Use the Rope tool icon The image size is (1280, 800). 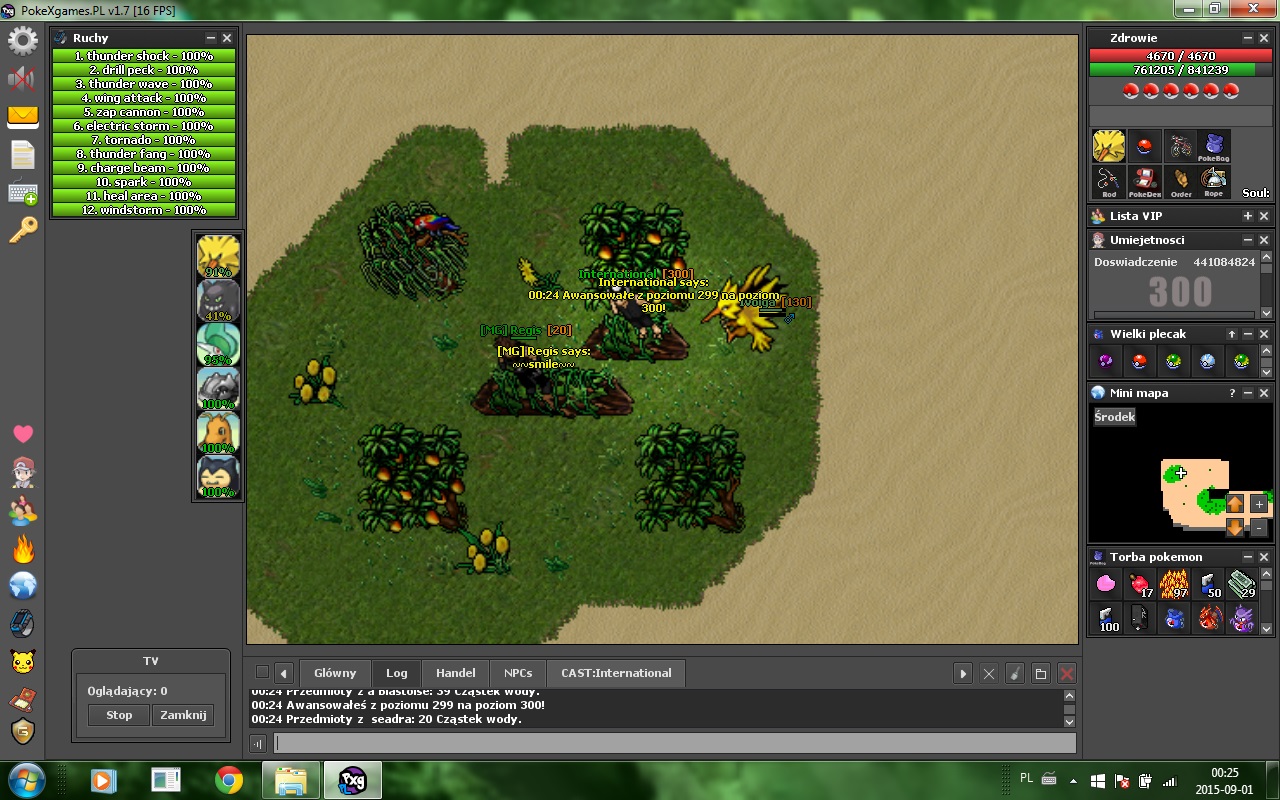[x=1213, y=181]
